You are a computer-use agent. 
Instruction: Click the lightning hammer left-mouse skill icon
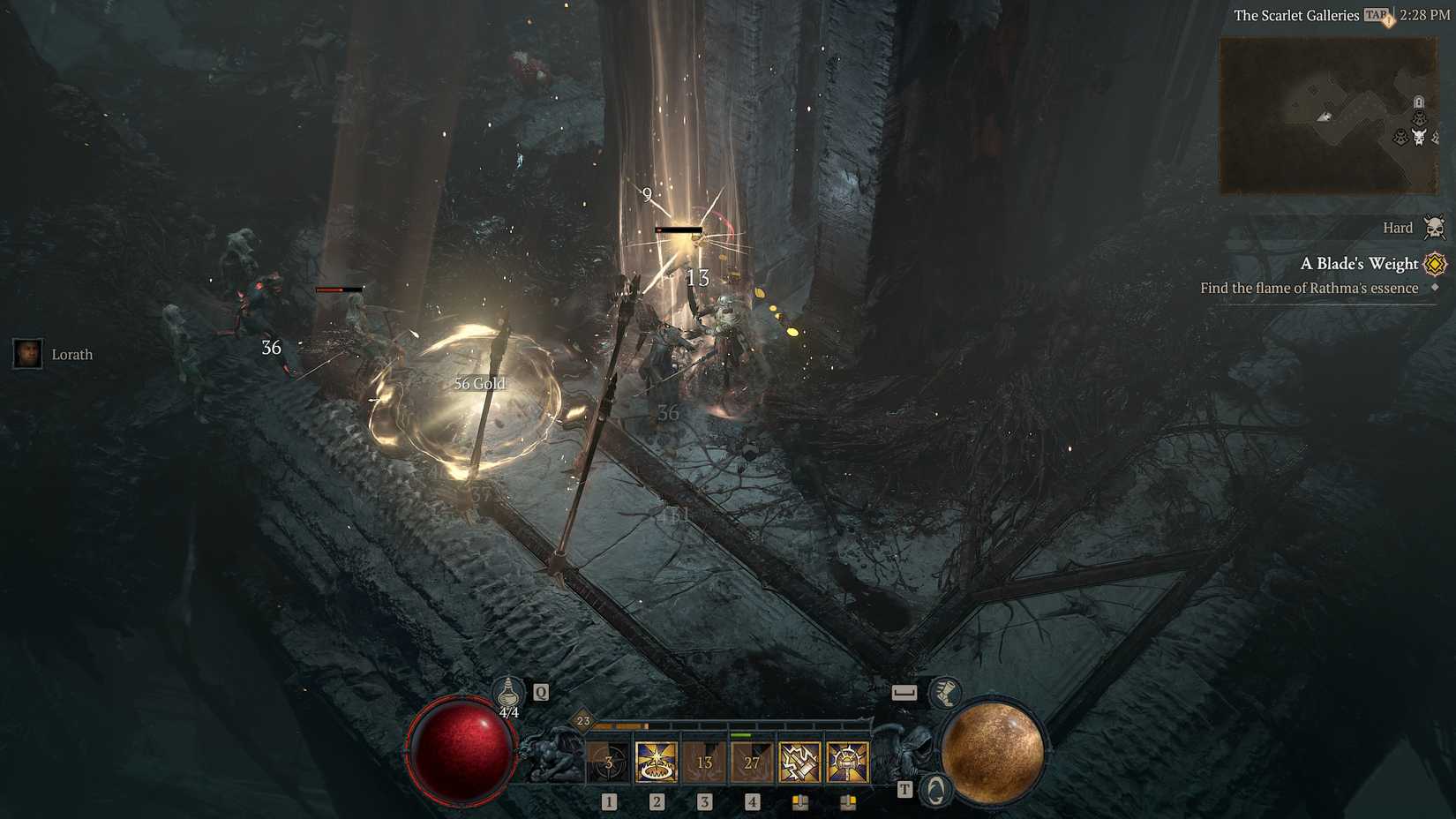[x=801, y=762]
